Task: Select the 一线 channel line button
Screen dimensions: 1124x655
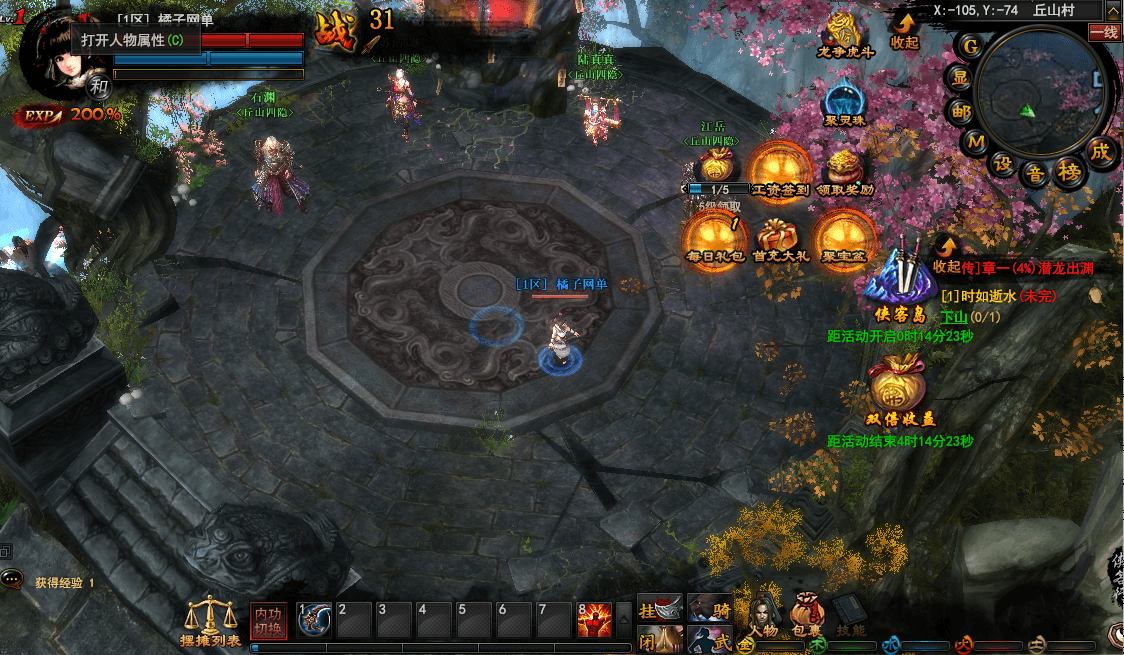Action: 1104,32
